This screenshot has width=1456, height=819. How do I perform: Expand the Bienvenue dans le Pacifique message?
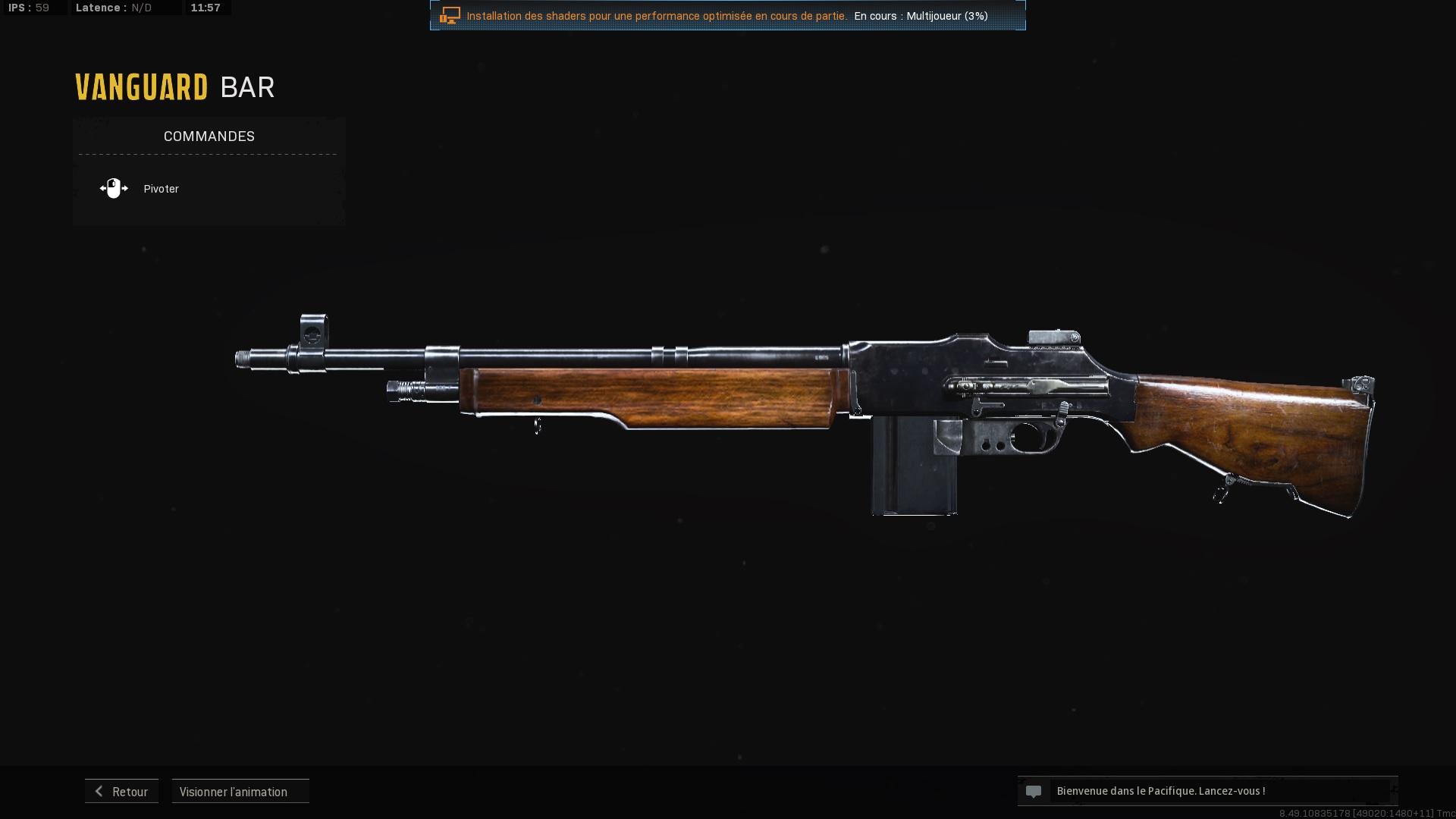[x=1161, y=791]
